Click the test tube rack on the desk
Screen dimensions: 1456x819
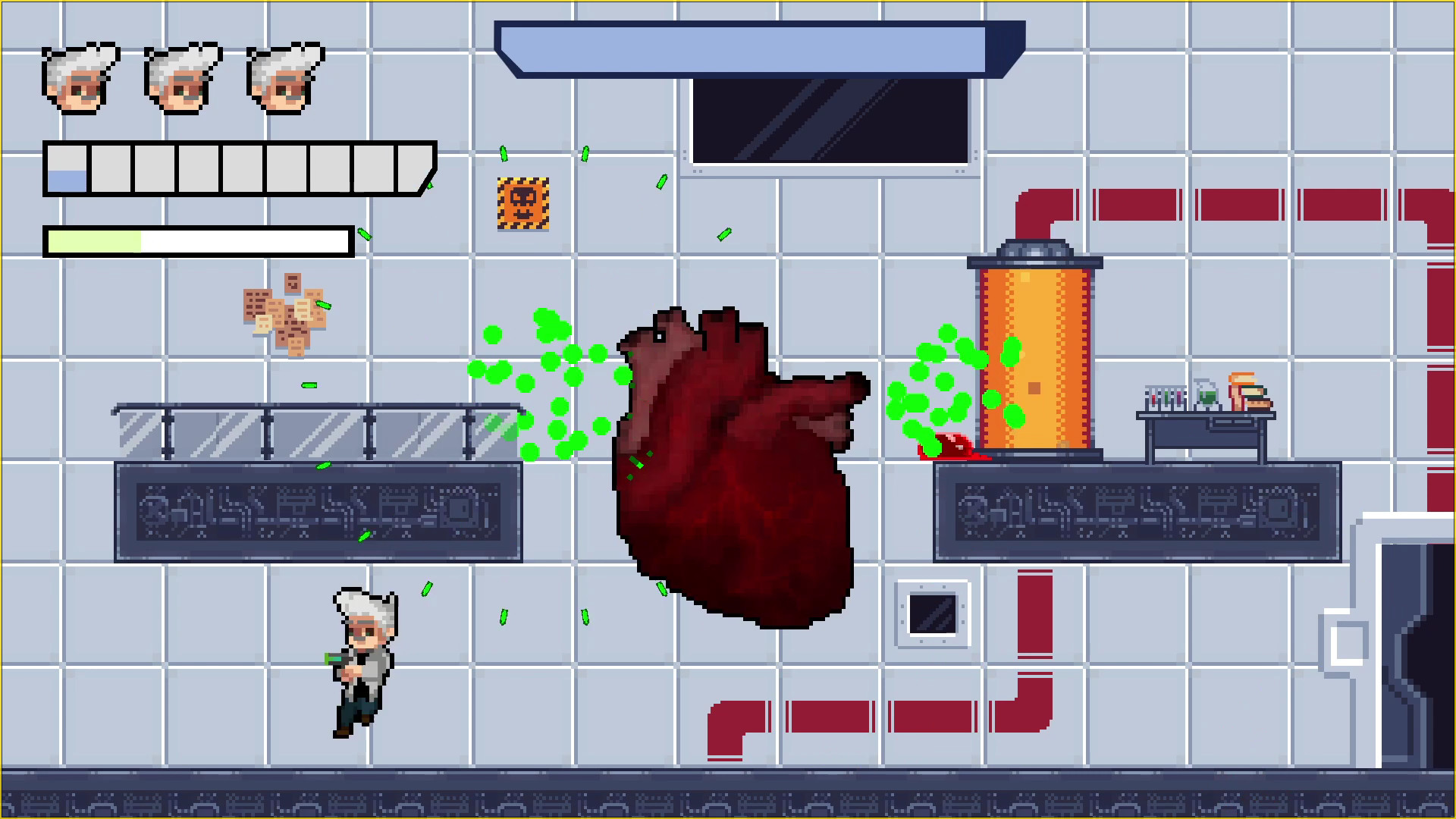coord(1165,398)
